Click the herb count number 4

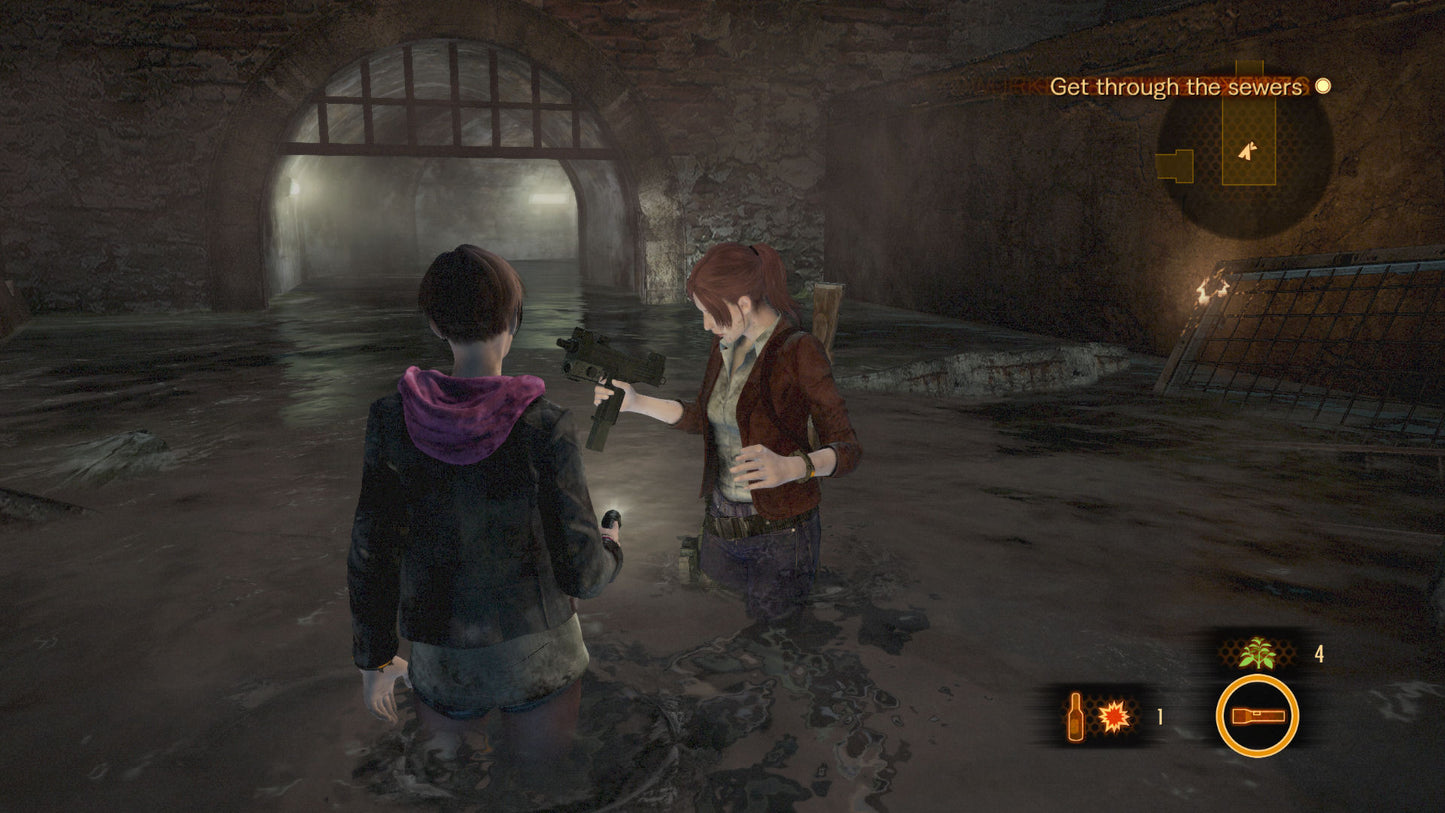pyautogui.click(x=1318, y=655)
